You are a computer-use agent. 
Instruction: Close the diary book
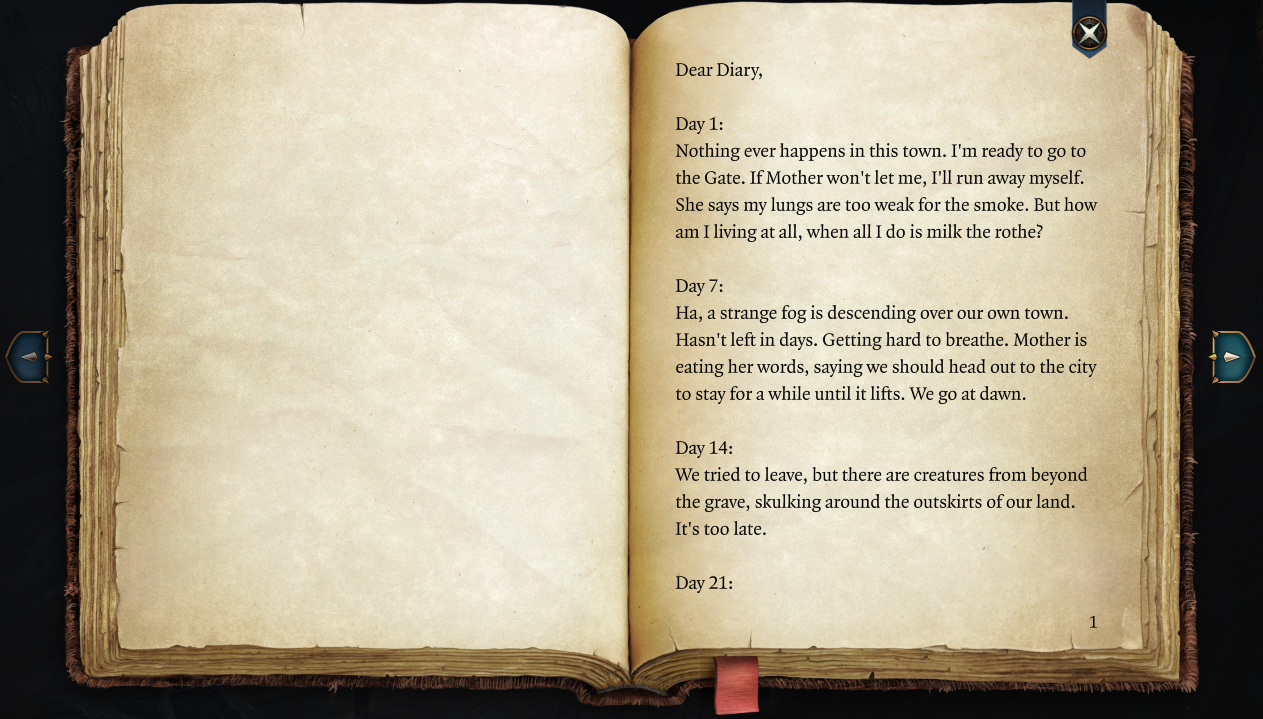coord(1089,33)
